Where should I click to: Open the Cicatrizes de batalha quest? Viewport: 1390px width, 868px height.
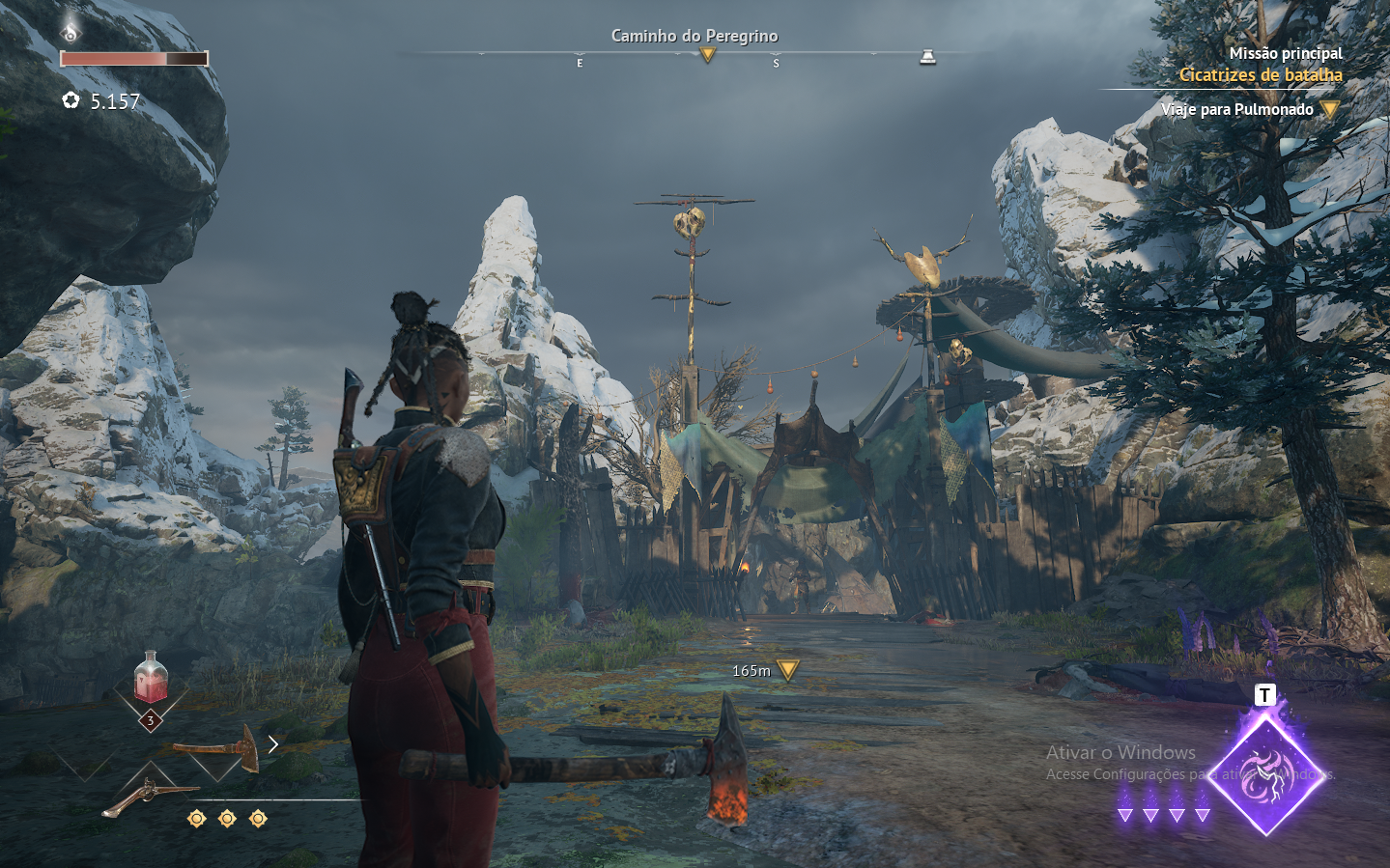click(1260, 74)
